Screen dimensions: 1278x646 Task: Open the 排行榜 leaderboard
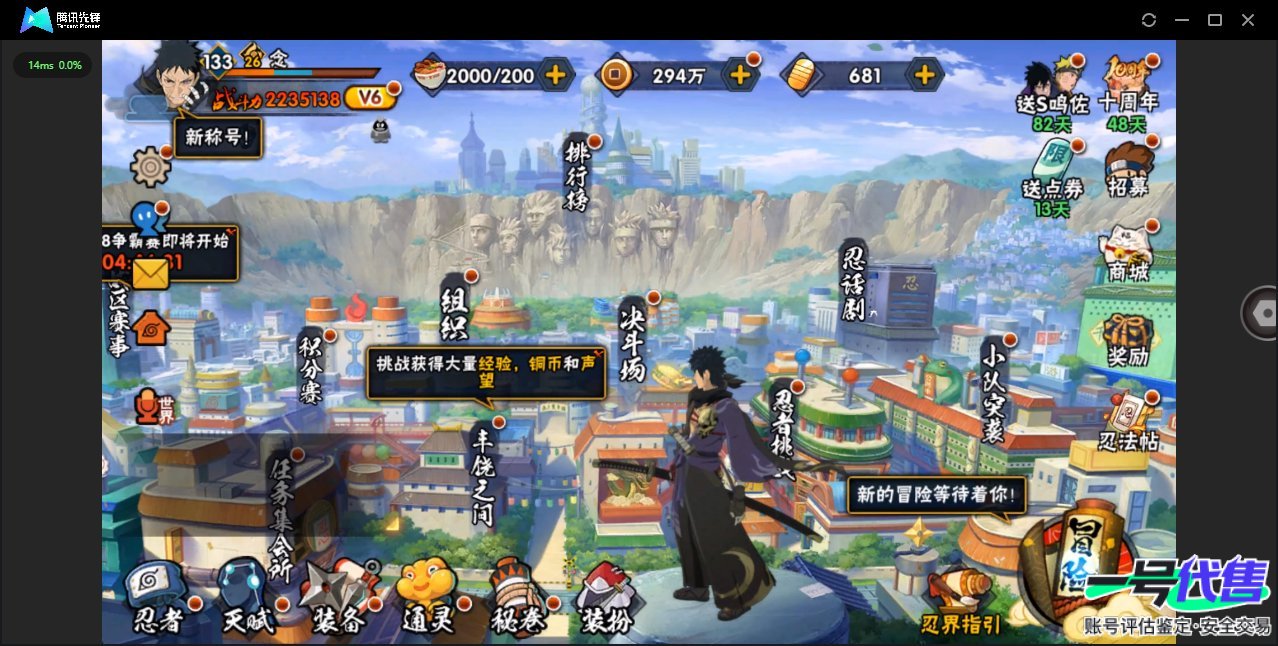click(578, 176)
